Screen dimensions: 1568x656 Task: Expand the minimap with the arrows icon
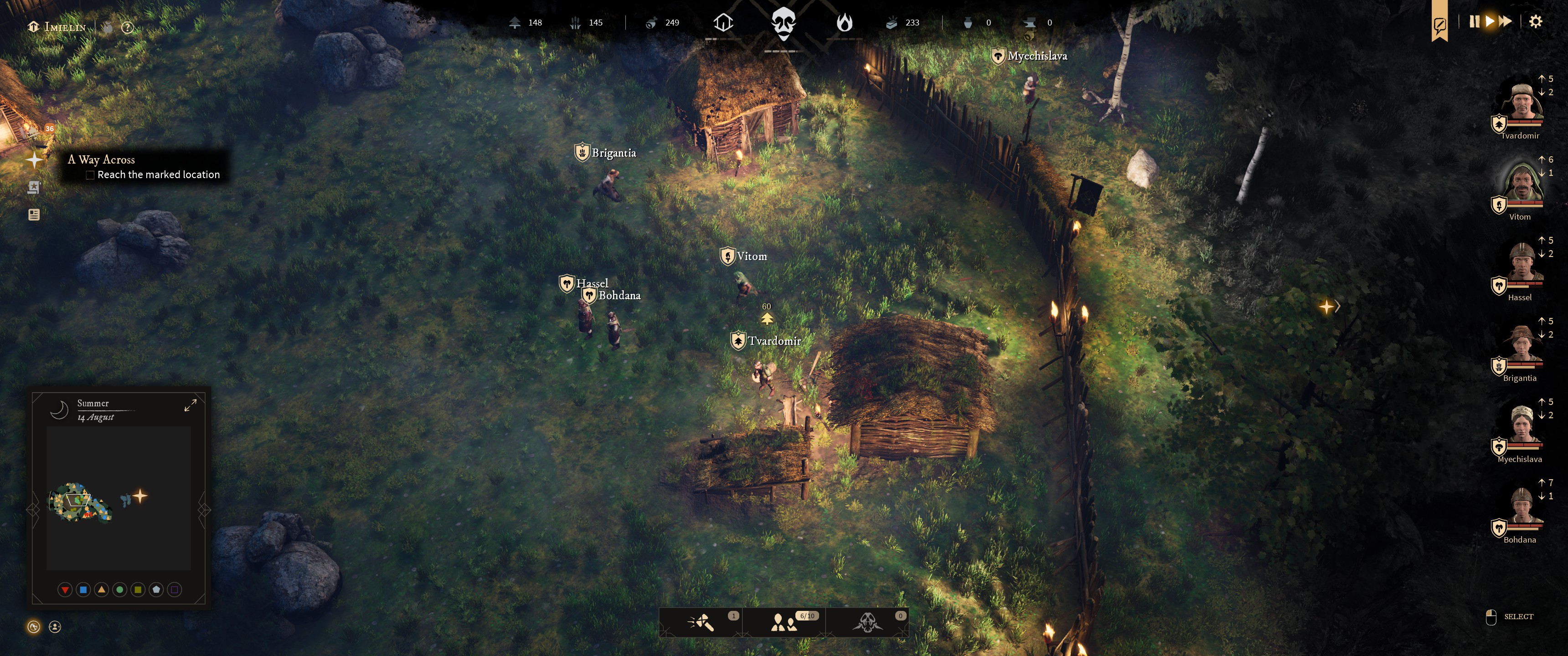tap(191, 405)
